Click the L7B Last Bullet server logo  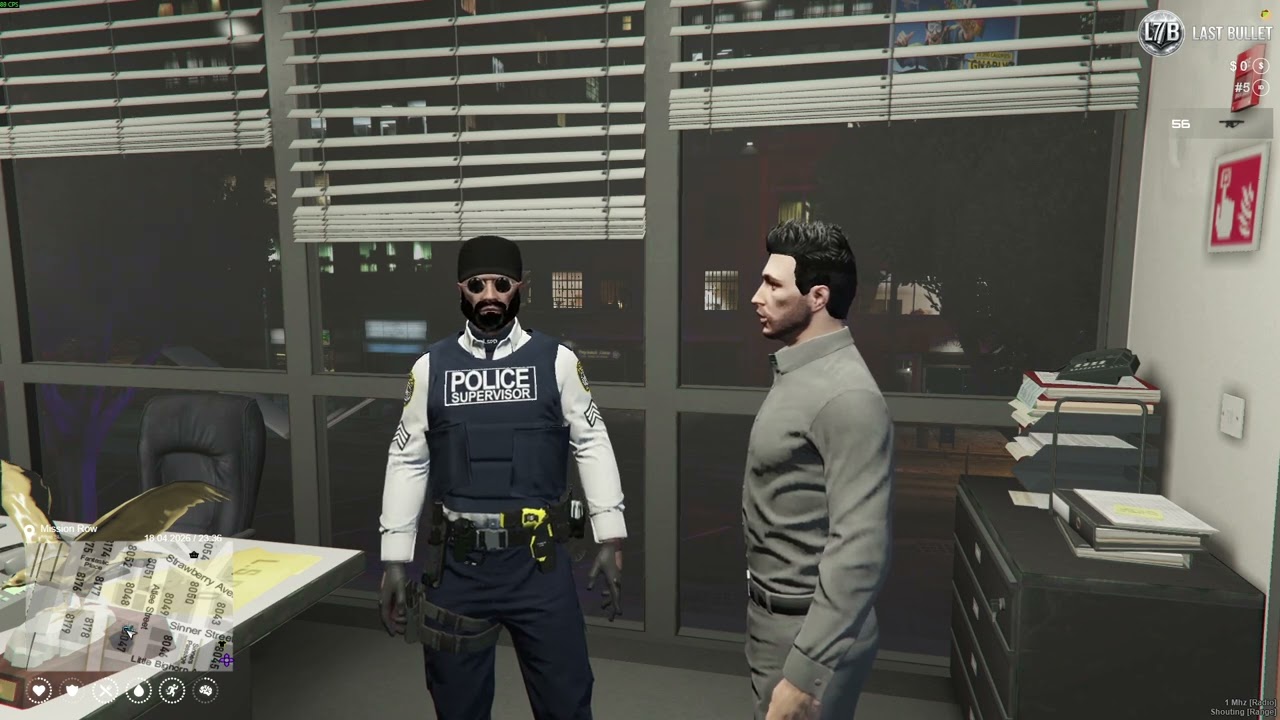[x=1161, y=33]
